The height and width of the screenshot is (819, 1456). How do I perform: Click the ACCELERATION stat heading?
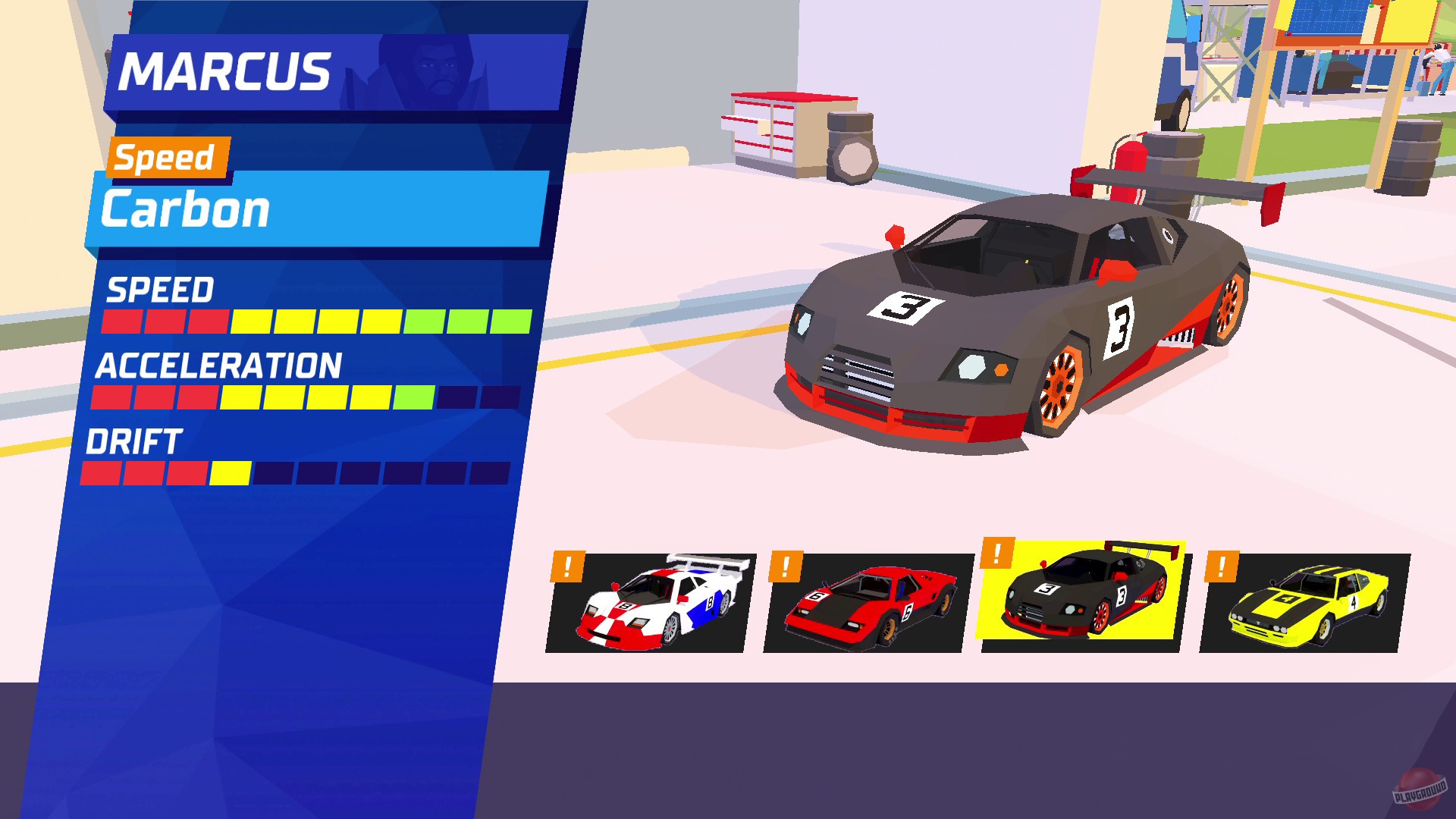pyautogui.click(x=218, y=367)
